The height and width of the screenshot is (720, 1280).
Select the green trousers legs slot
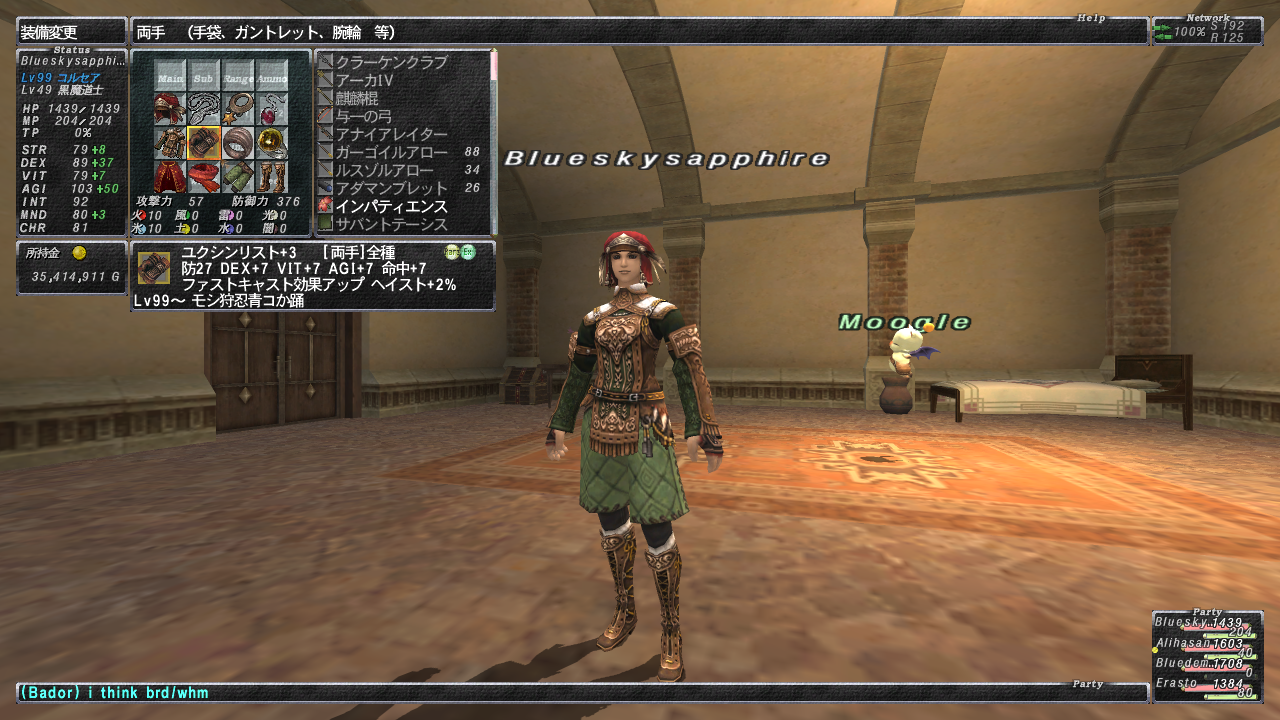[238, 177]
